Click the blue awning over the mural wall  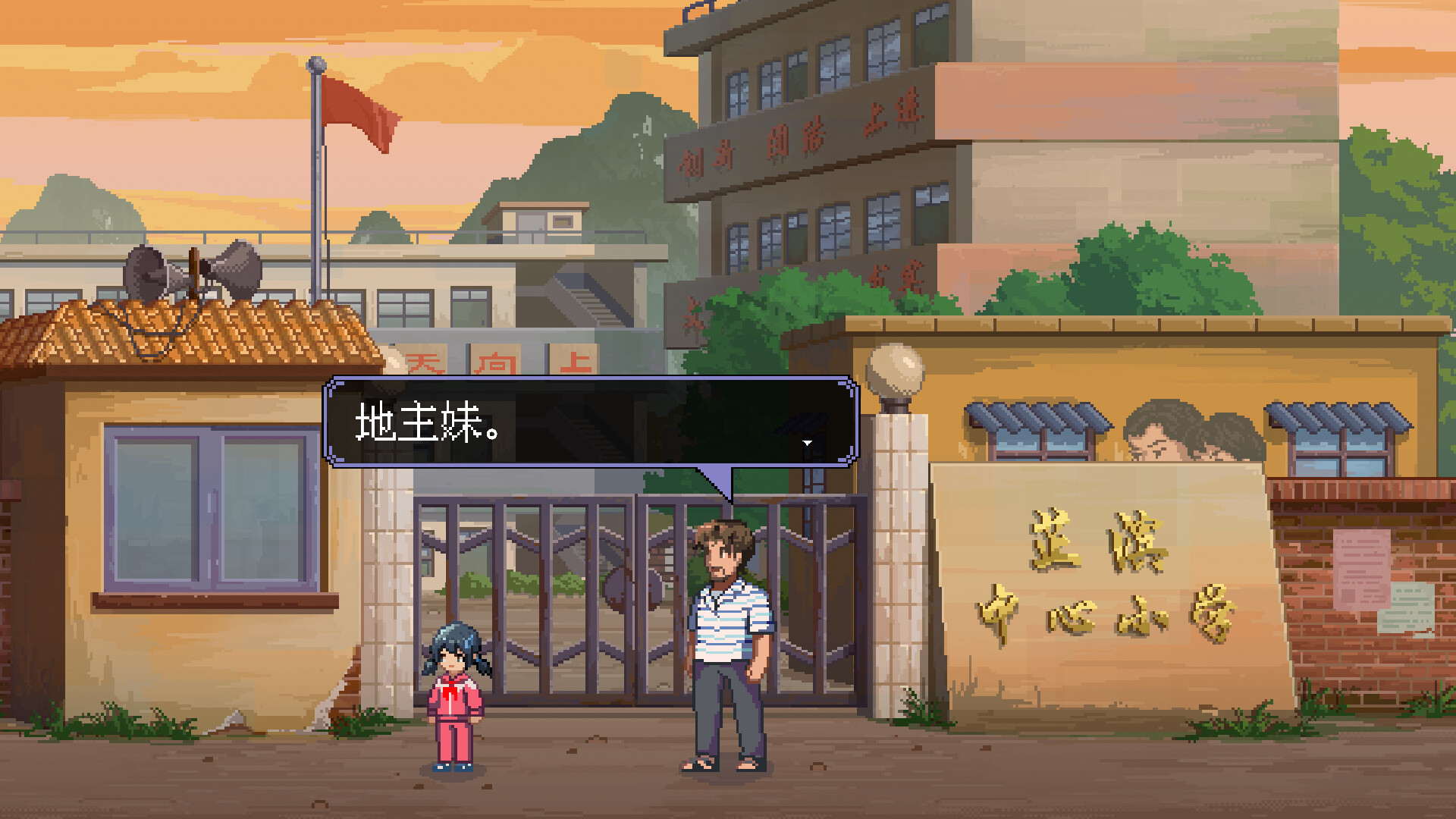(1039, 414)
